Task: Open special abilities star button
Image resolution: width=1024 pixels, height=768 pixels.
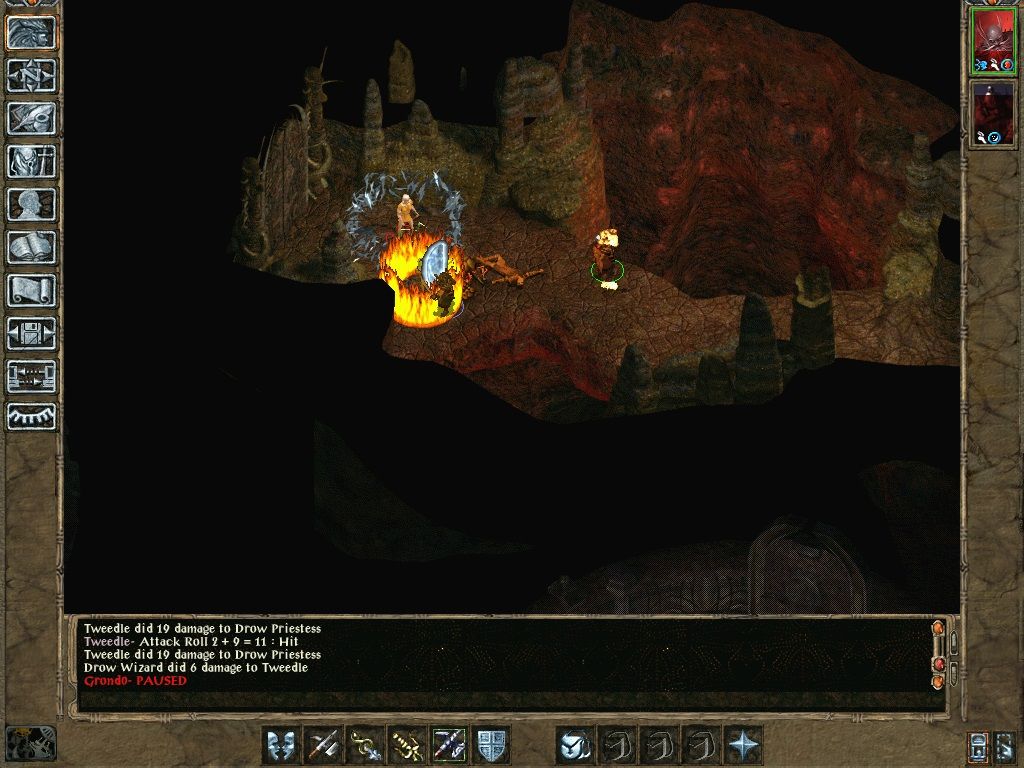Action: point(744,745)
